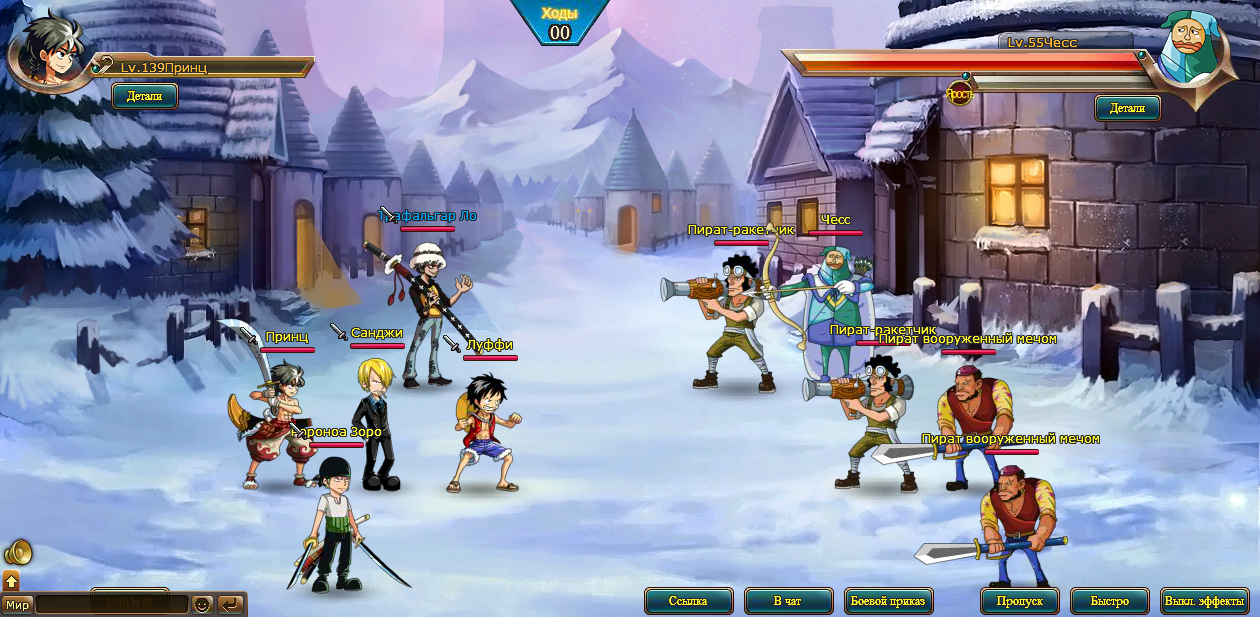The height and width of the screenshot is (617, 1260).
Task: Select the Мир chat channel button
Action: 17,605
